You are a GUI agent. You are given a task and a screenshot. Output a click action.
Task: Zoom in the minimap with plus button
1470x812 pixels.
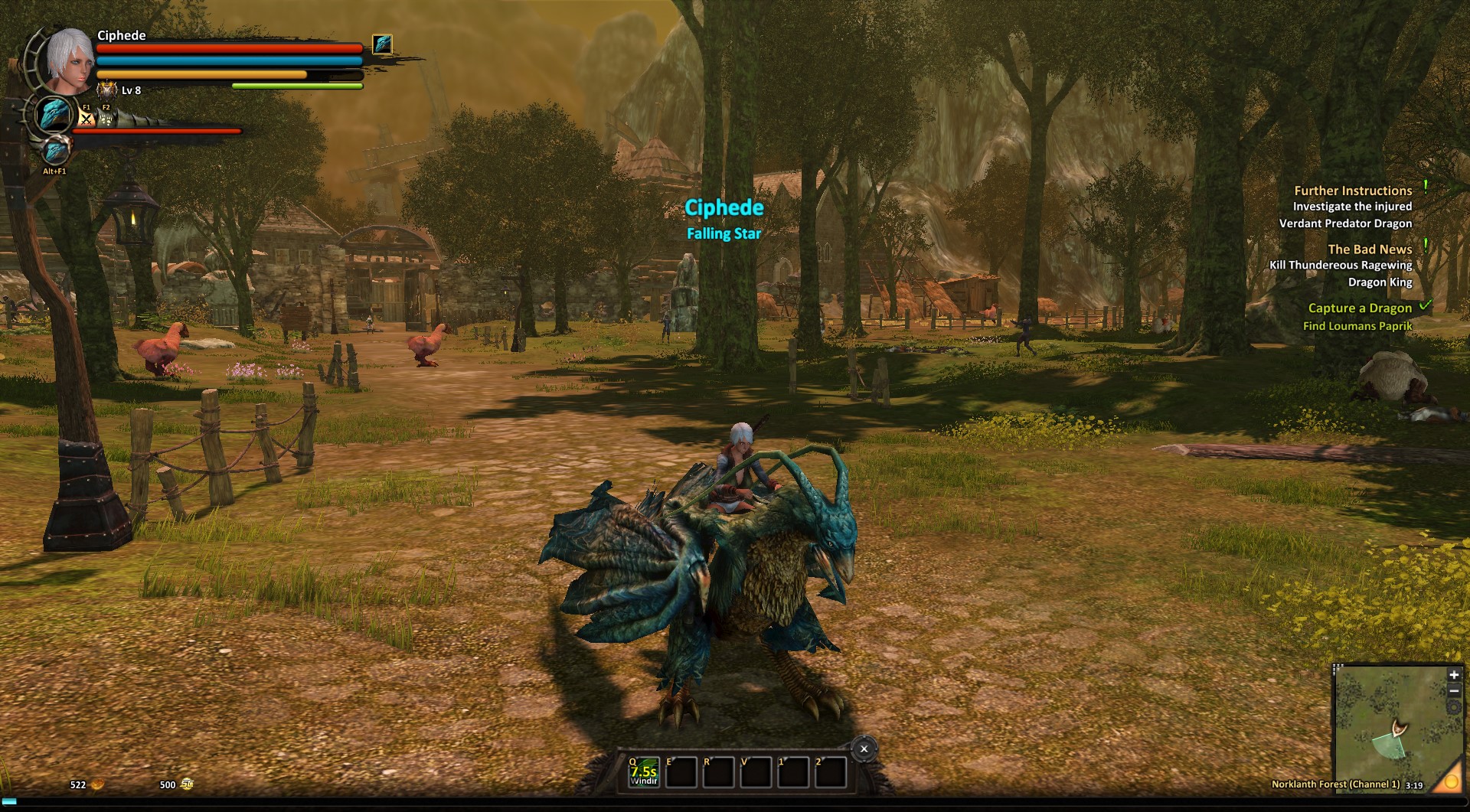pos(1453,675)
